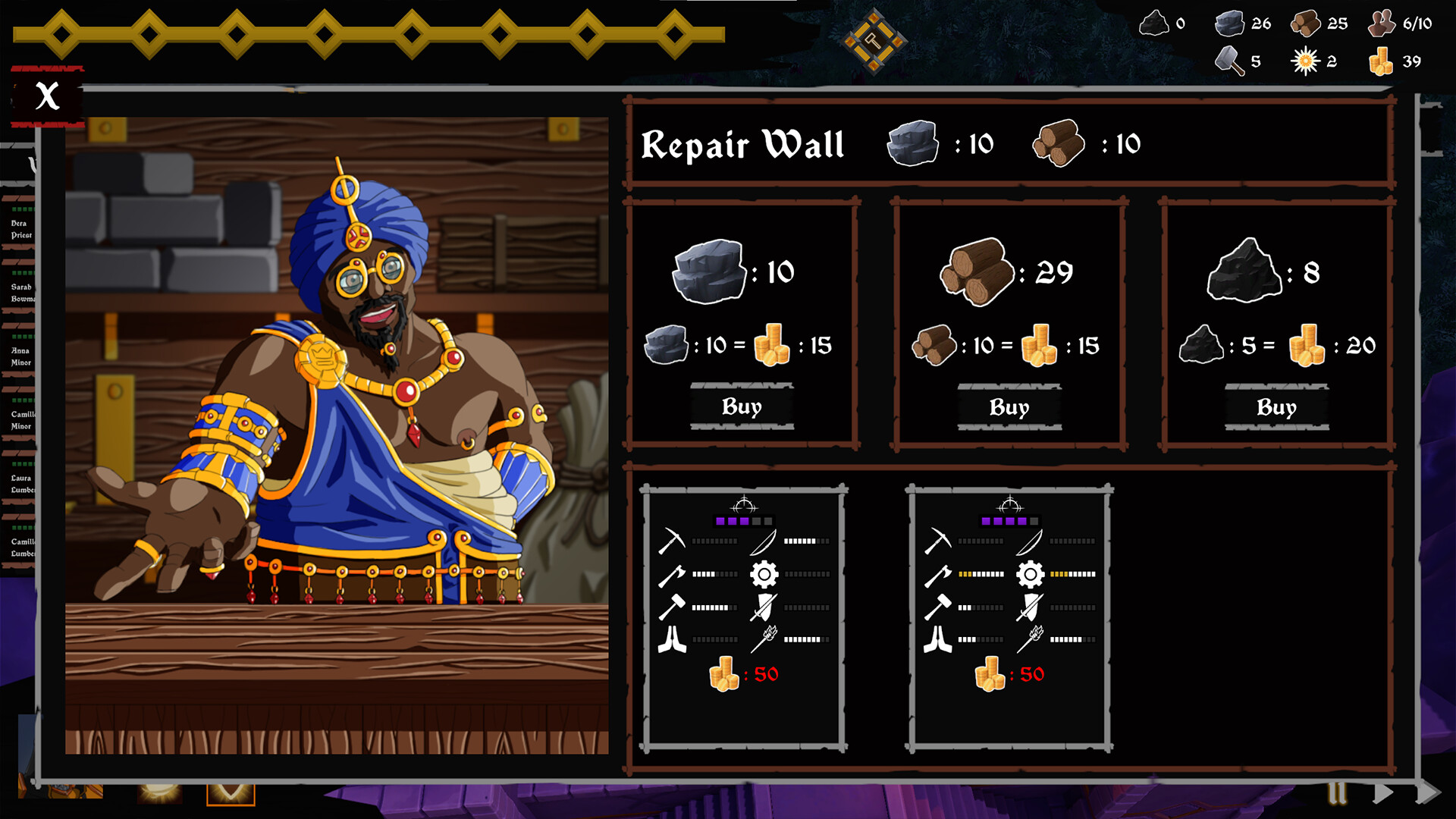Click the gear skill icon on right recruit card

pos(1030,574)
